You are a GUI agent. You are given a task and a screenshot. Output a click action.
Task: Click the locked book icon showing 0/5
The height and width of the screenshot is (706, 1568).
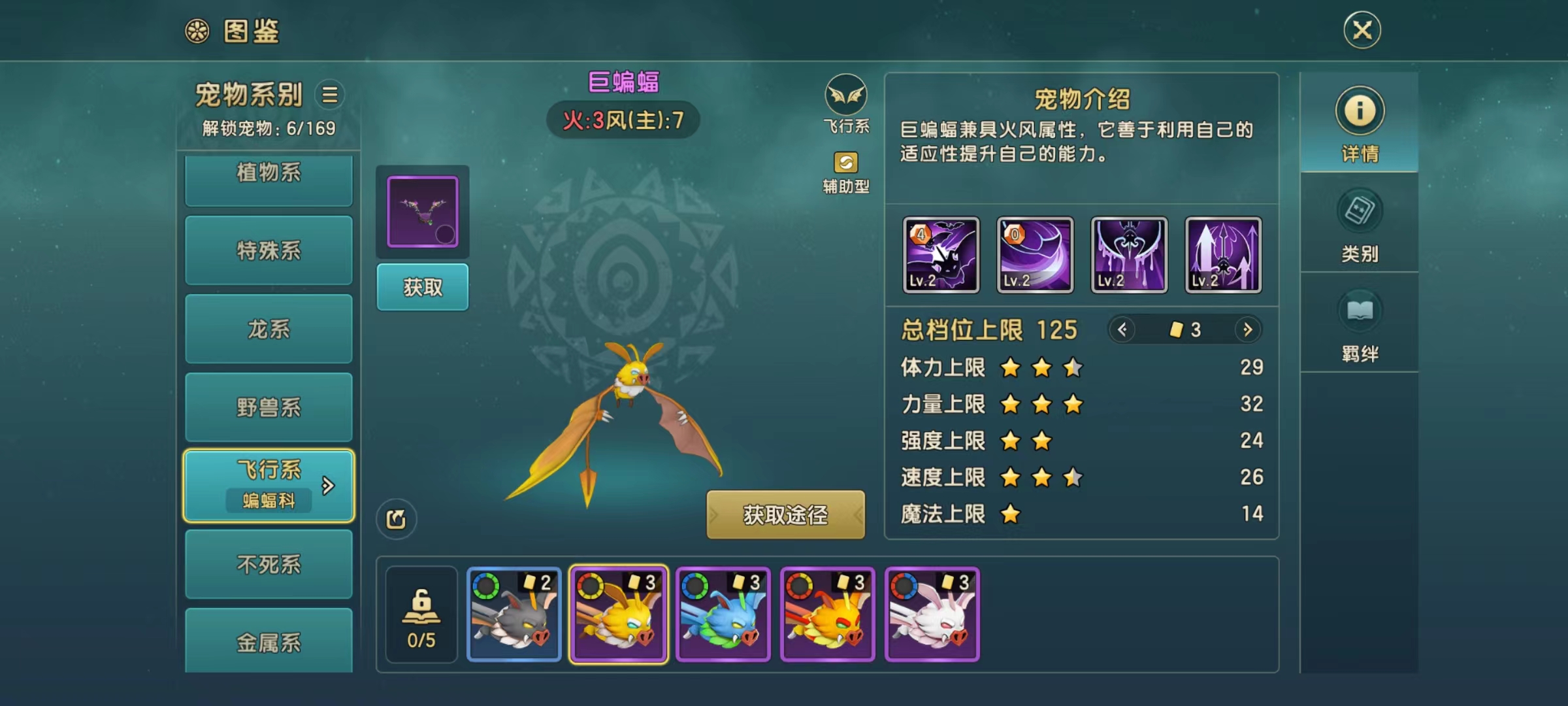pyautogui.click(x=421, y=614)
